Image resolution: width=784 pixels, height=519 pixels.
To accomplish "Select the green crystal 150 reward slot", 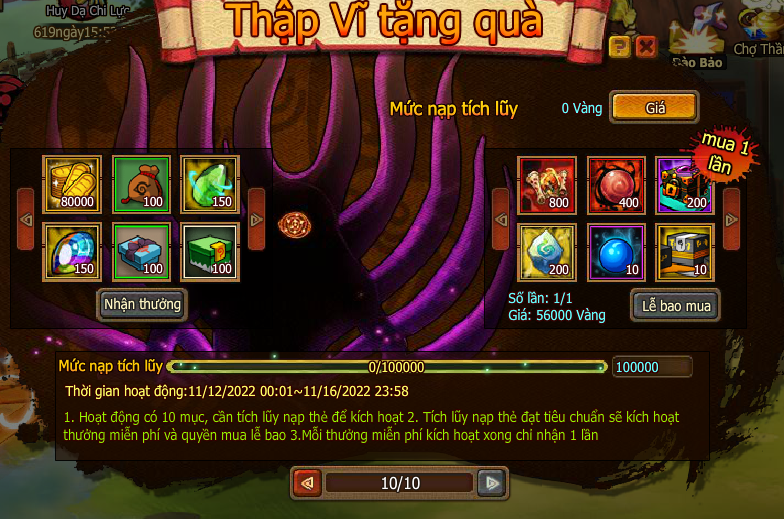I will point(209,184).
